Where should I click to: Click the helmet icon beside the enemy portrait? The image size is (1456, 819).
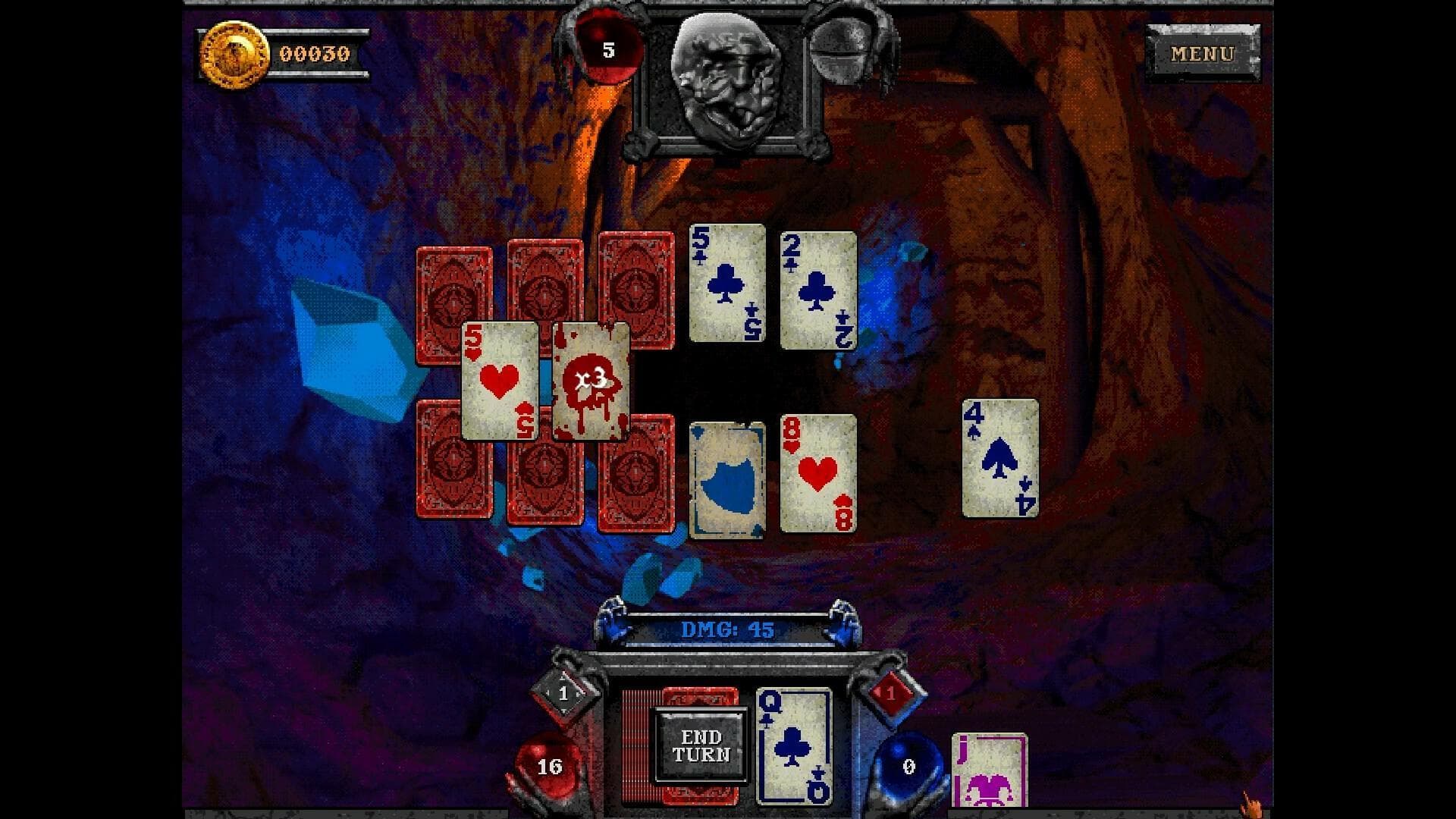[x=844, y=45]
